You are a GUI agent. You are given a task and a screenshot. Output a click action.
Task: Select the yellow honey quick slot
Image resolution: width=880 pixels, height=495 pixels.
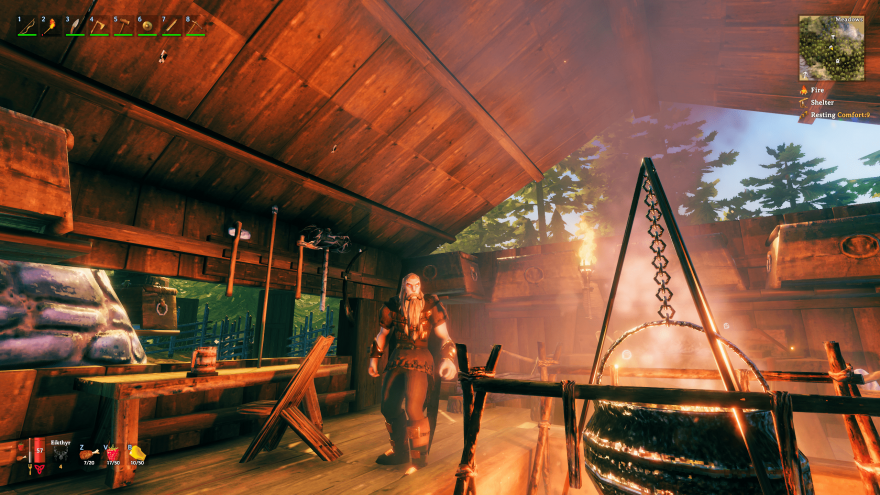coord(136,453)
